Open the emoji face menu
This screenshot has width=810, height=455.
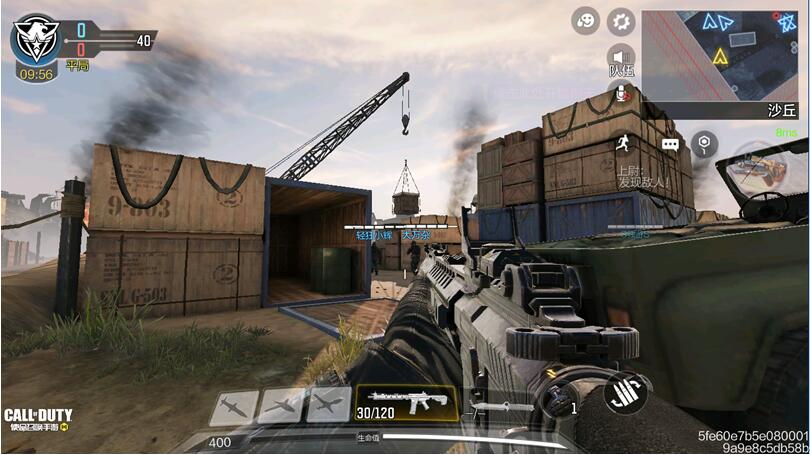586,20
